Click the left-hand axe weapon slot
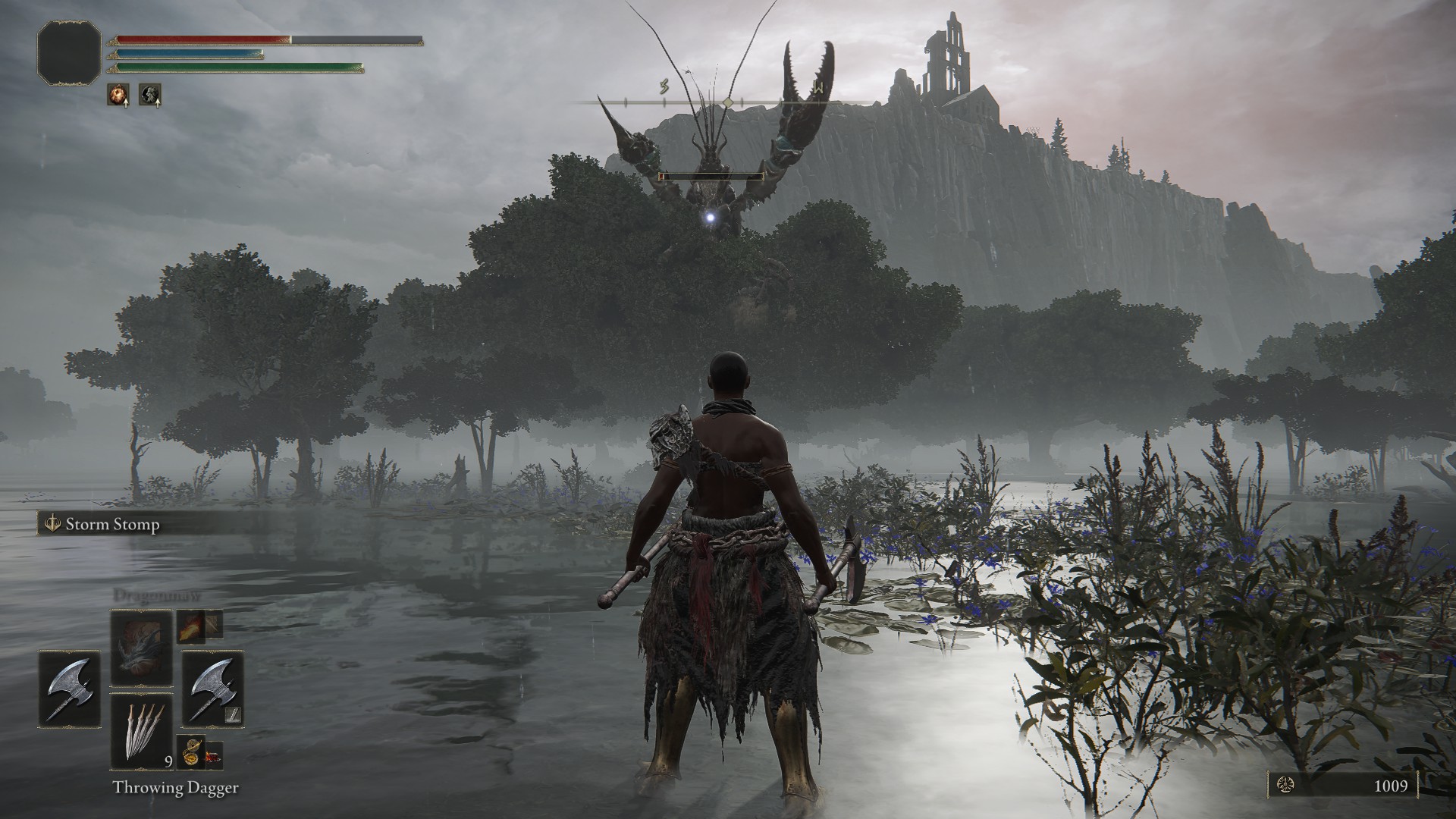Viewport: 1456px width, 819px height. click(70, 688)
